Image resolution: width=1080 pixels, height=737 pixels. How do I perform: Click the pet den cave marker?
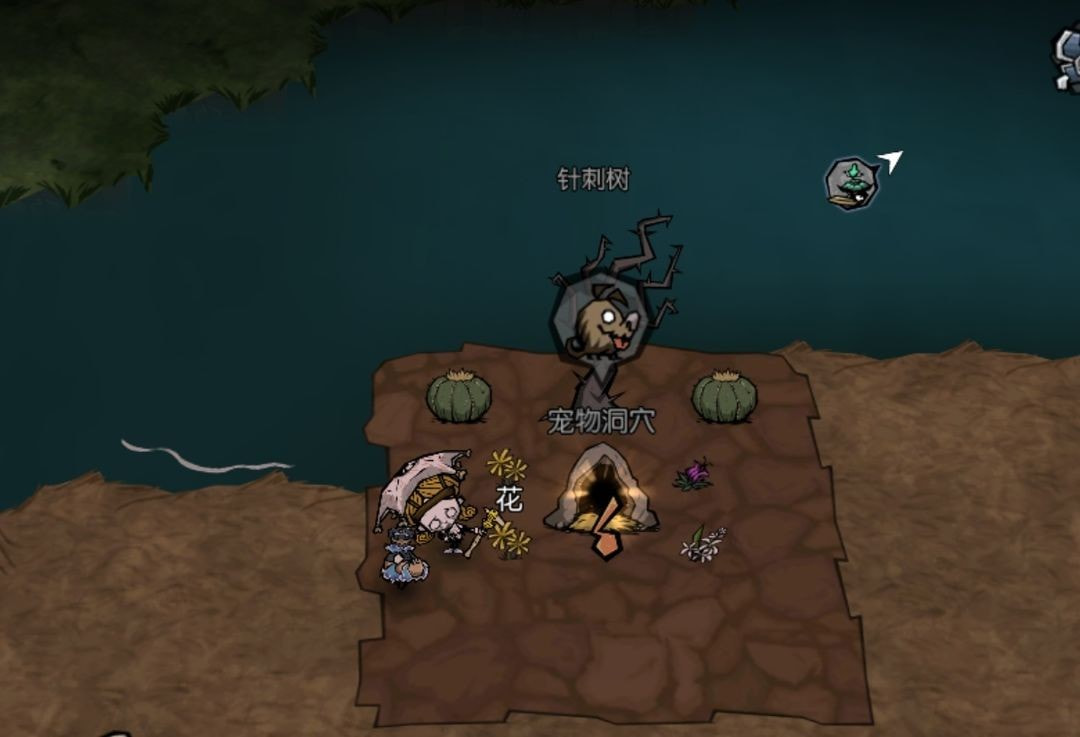click(601, 489)
